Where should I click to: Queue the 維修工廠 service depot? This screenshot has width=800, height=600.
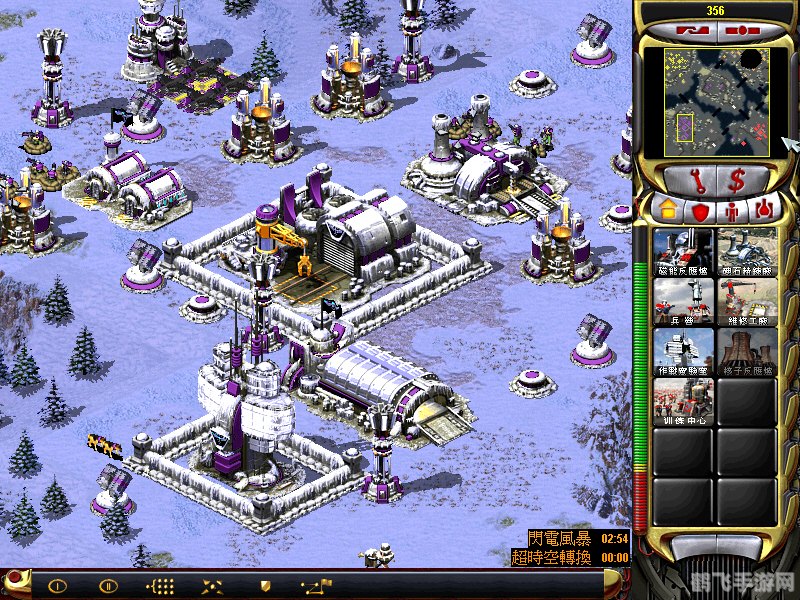[747, 301]
